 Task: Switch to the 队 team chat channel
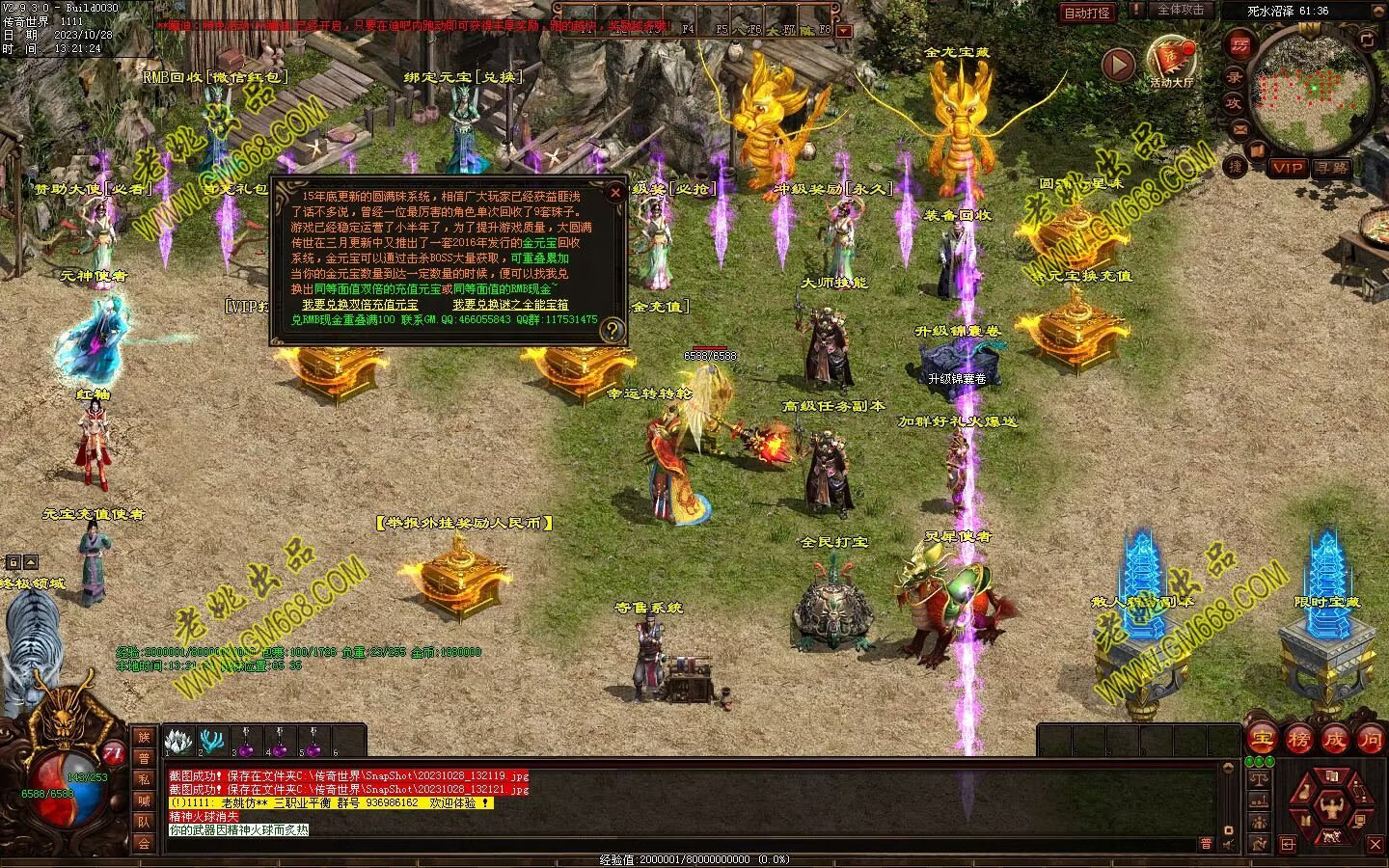tap(144, 822)
